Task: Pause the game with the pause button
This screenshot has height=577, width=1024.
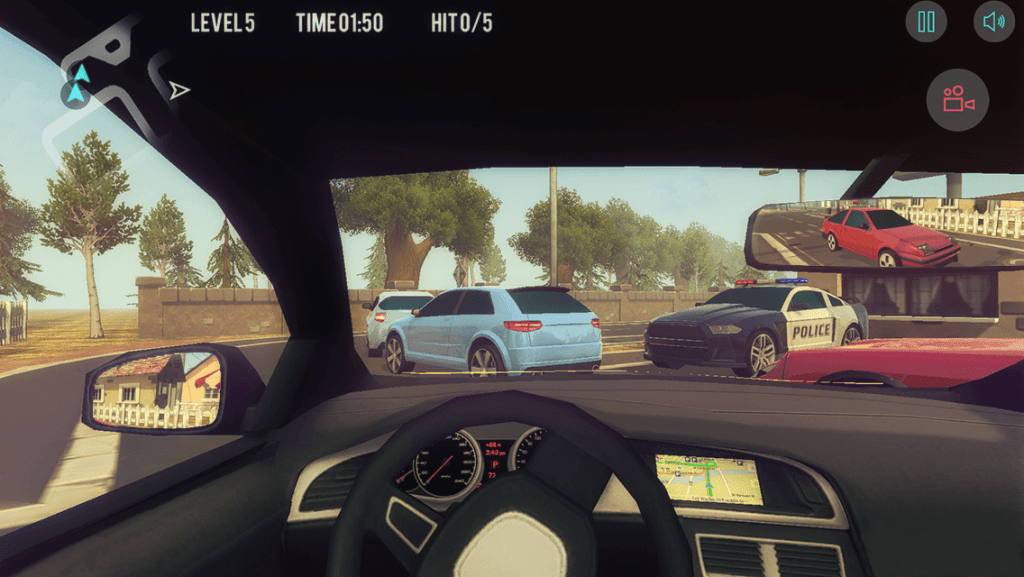Action: click(926, 22)
